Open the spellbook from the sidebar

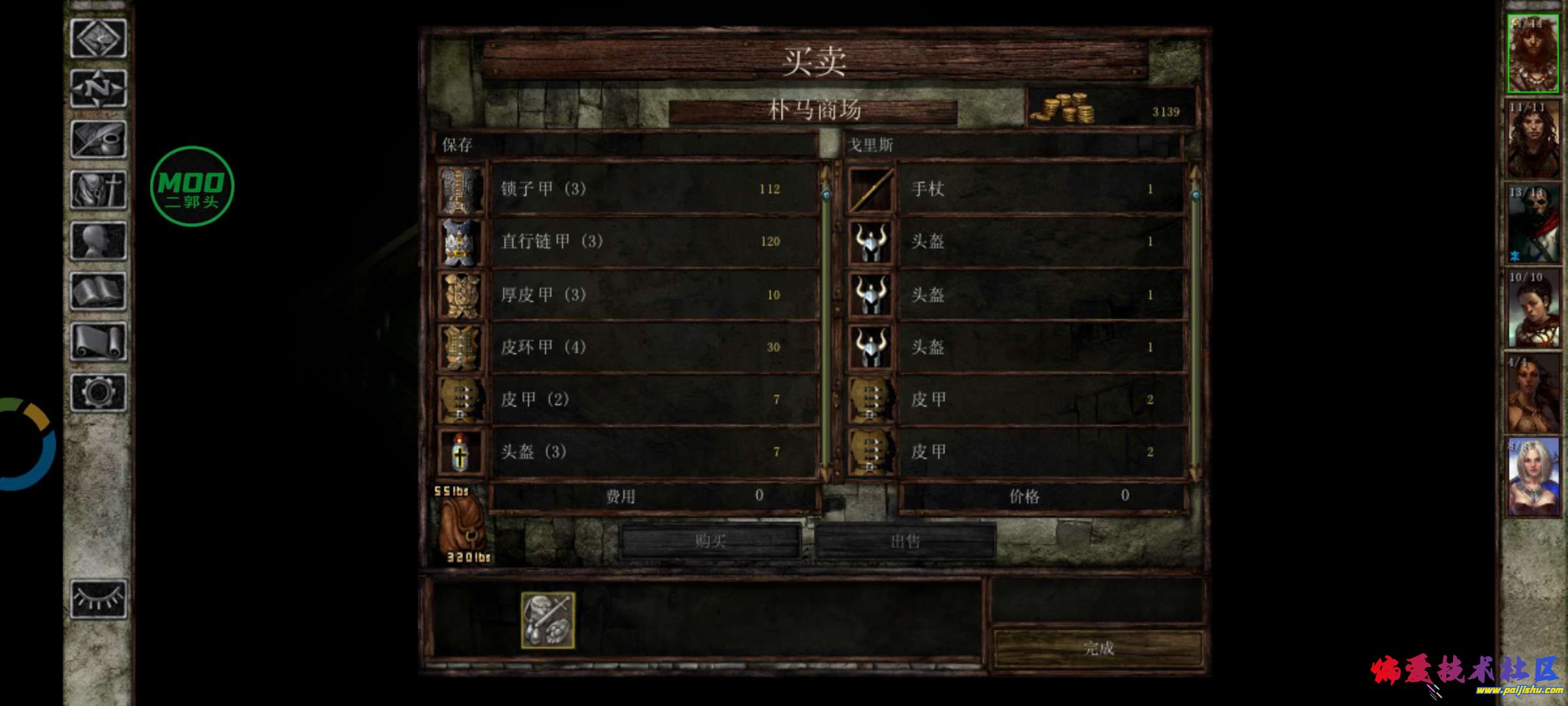tap(98, 290)
